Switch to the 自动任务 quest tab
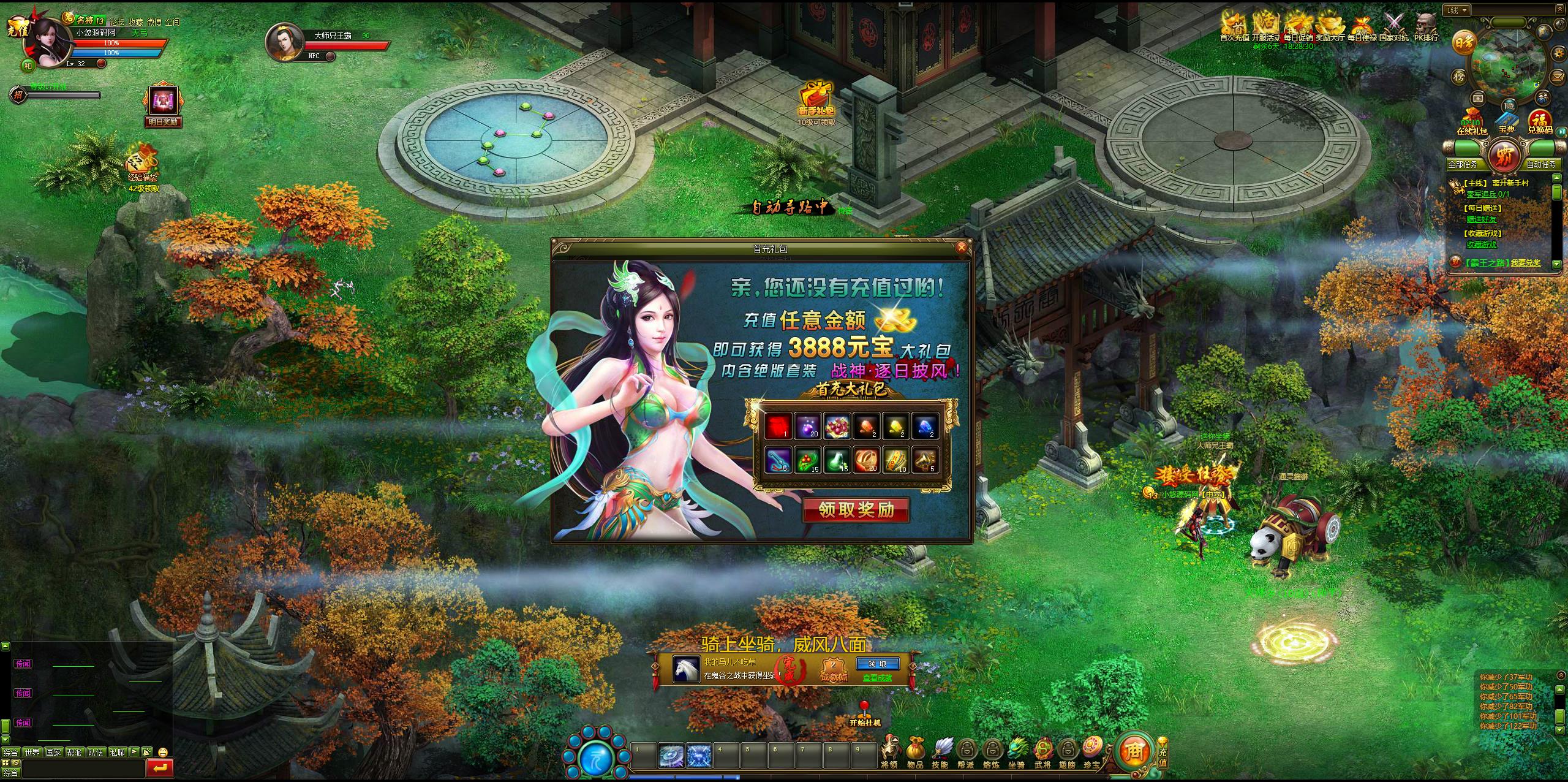The height and width of the screenshot is (782, 1568). click(x=1540, y=164)
